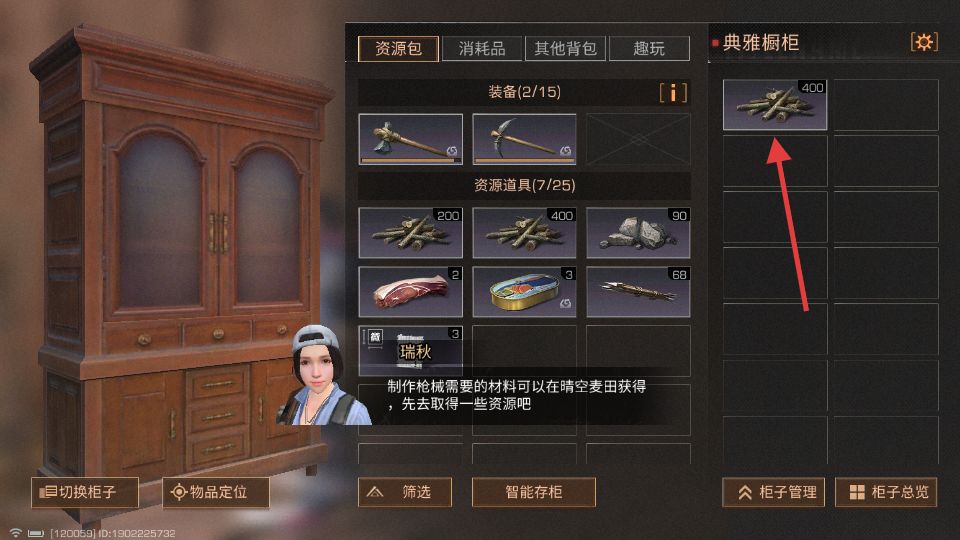Select the axe equipment slot

pos(411,139)
